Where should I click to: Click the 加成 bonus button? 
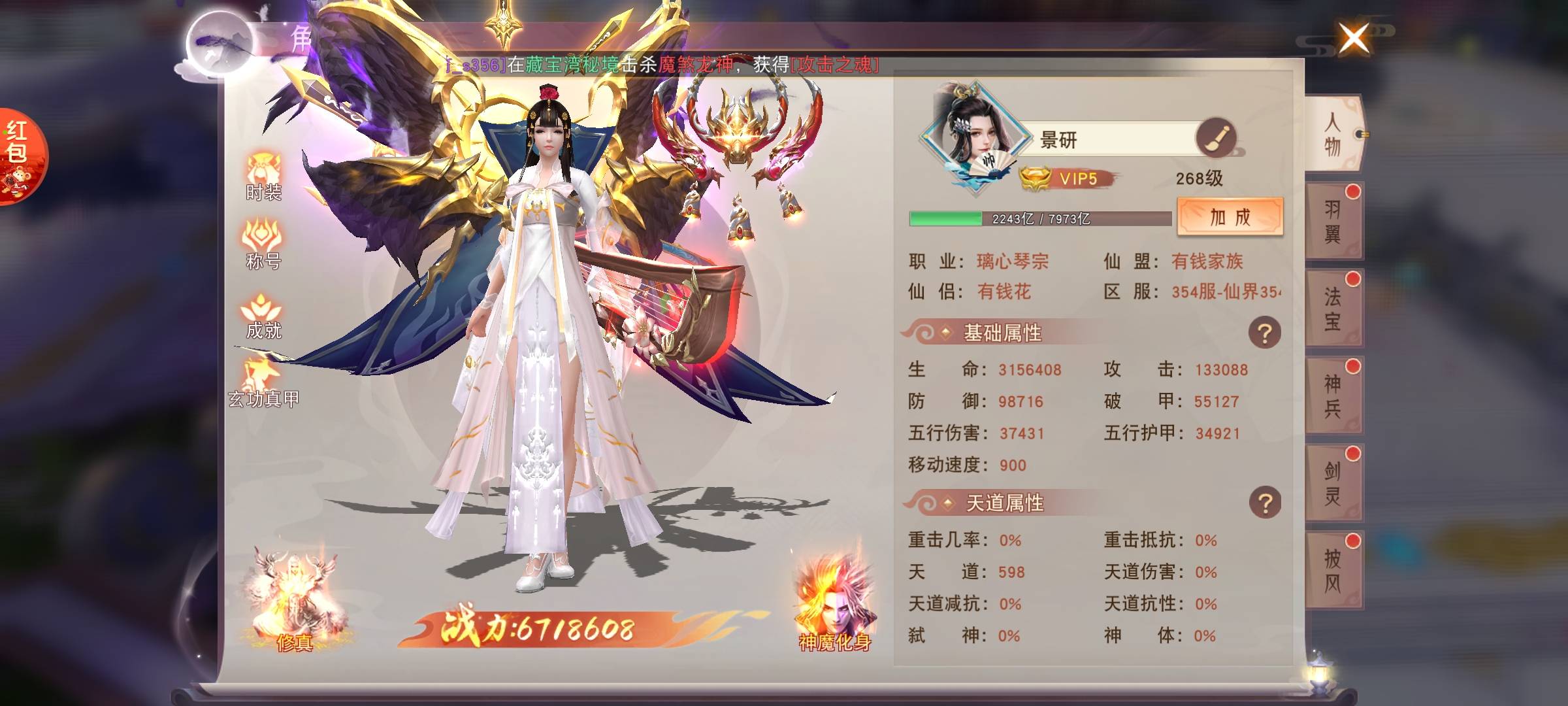point(1230,217)
